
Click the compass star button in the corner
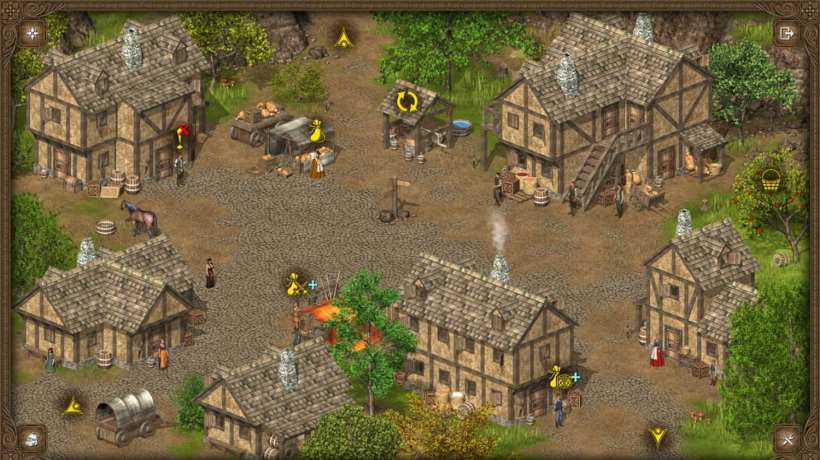pos(32,33)
